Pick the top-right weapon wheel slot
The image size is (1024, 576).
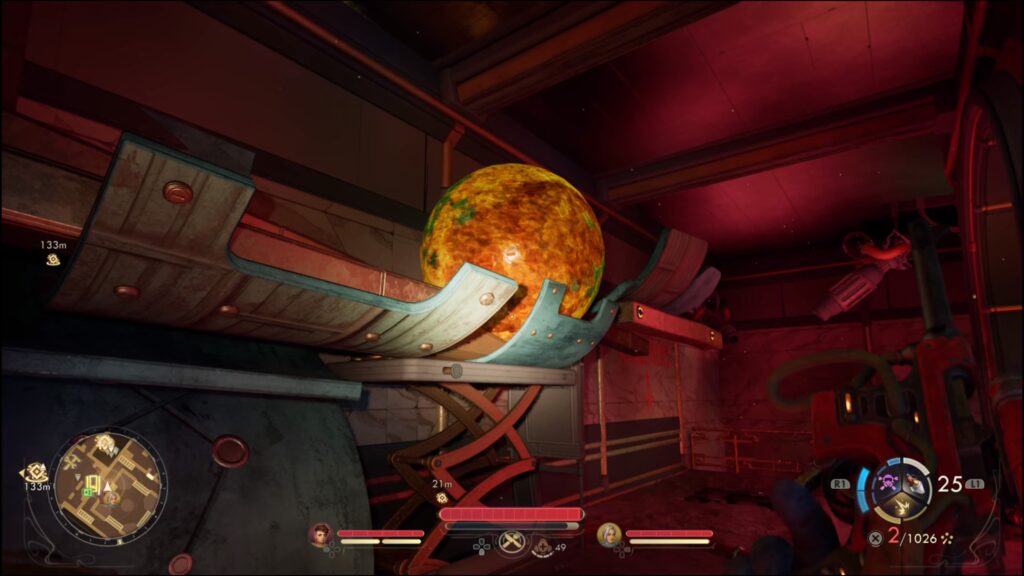[913, 483]
